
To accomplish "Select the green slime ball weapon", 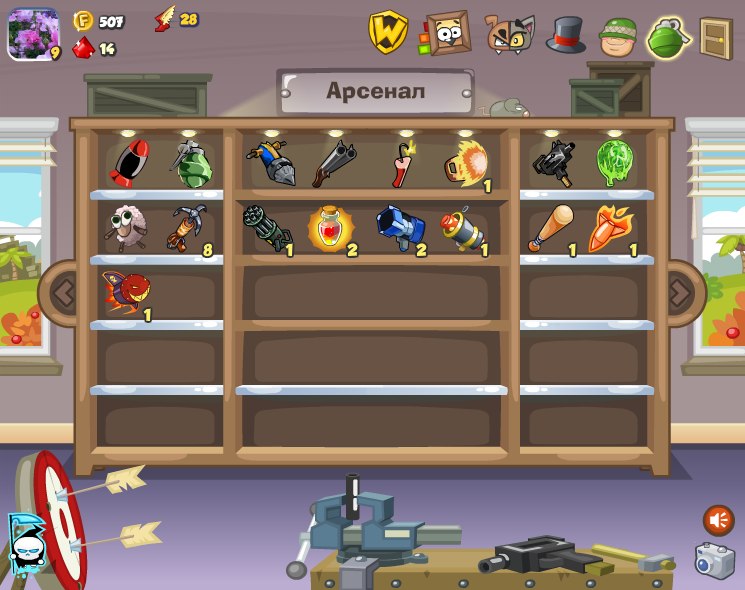I will point(611,162).
